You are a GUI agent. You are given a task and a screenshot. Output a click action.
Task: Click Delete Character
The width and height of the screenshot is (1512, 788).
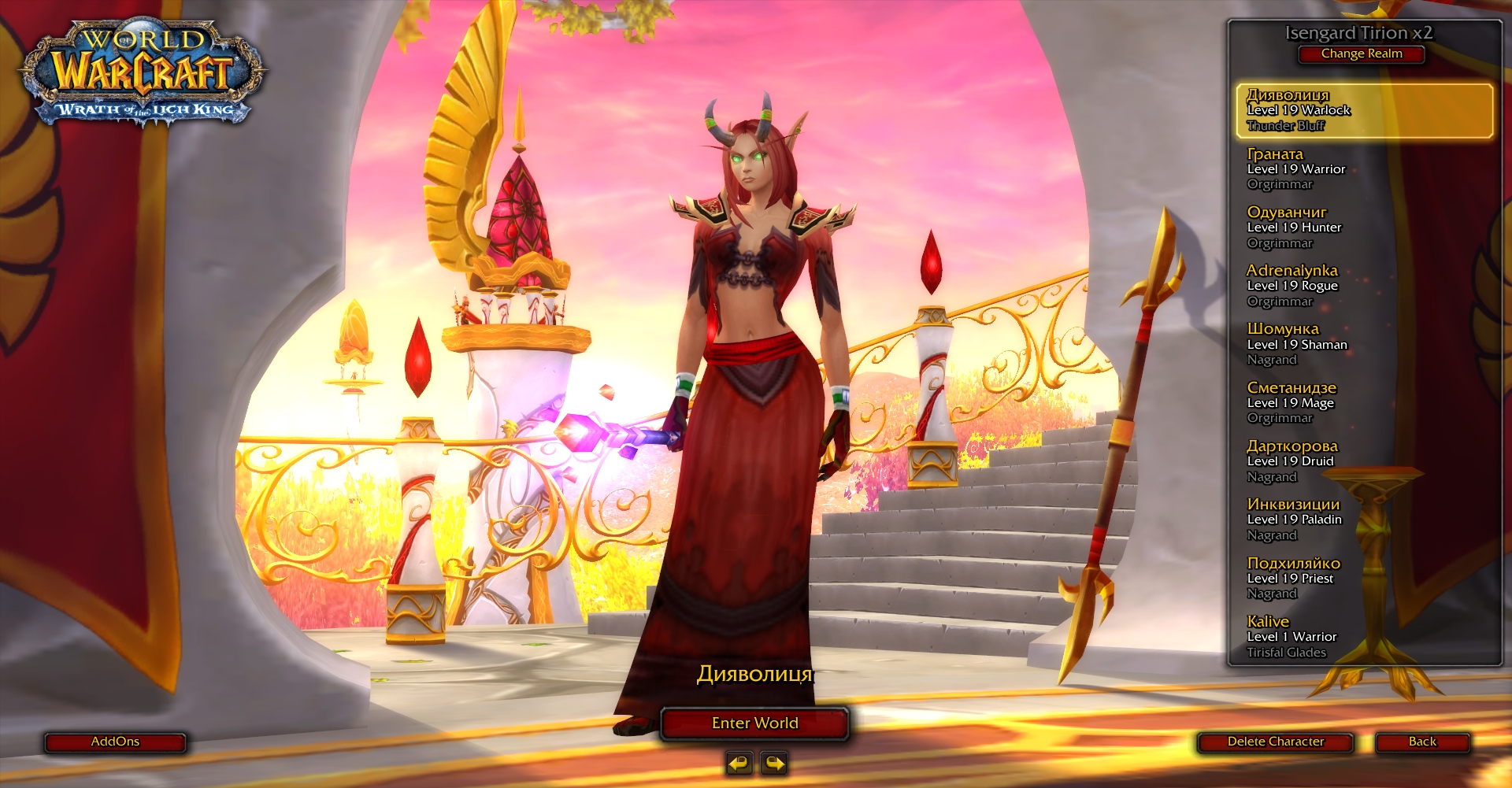tap(1276, 742)
